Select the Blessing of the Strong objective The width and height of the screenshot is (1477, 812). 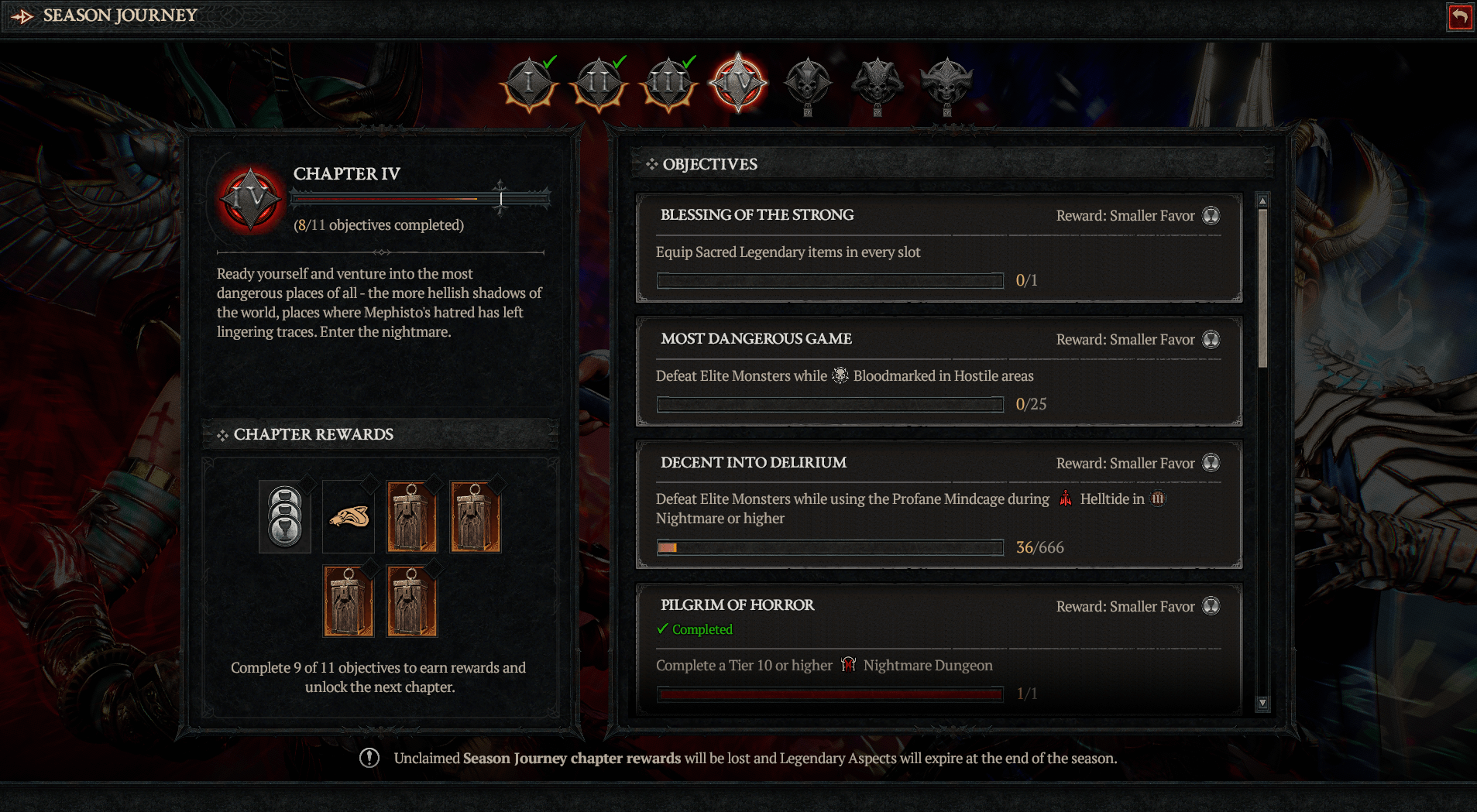pyautogui.click(x=939, y=247)
